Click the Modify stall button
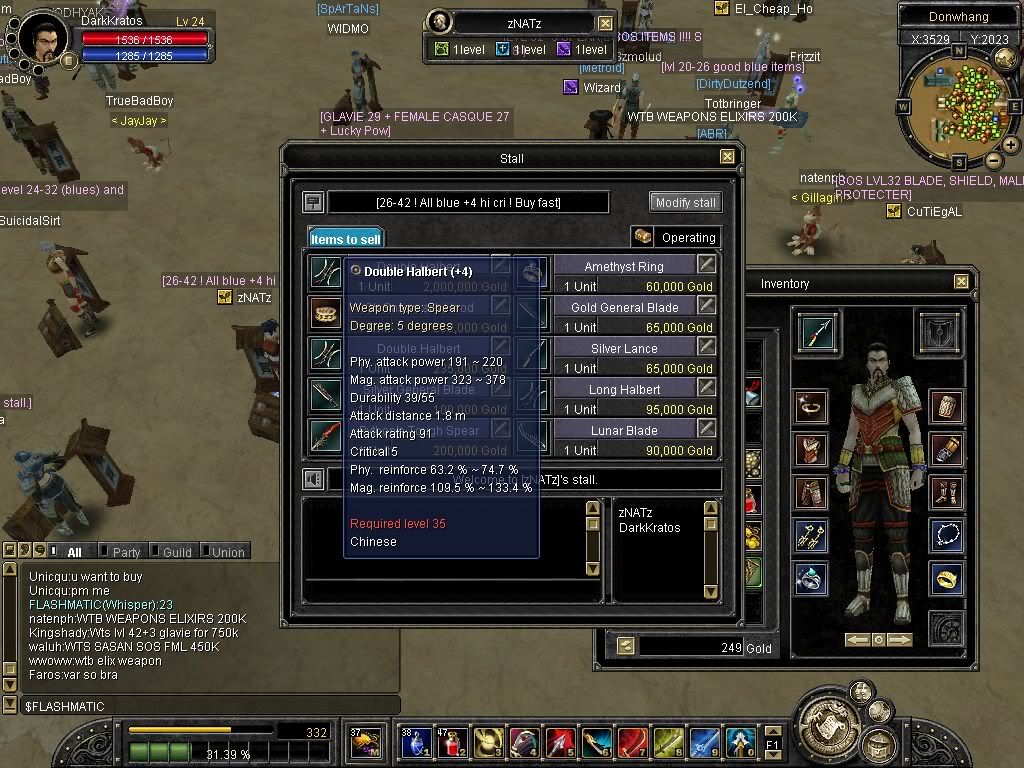1024x768 pixels. (685, 202)
